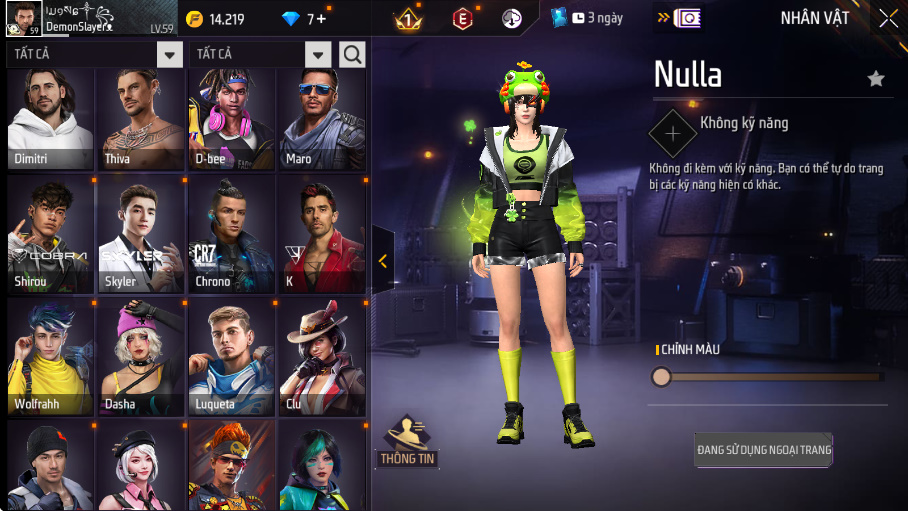Select the Chrono character card
This screenshot has height=511, width=908.
[x=232, y=235]
